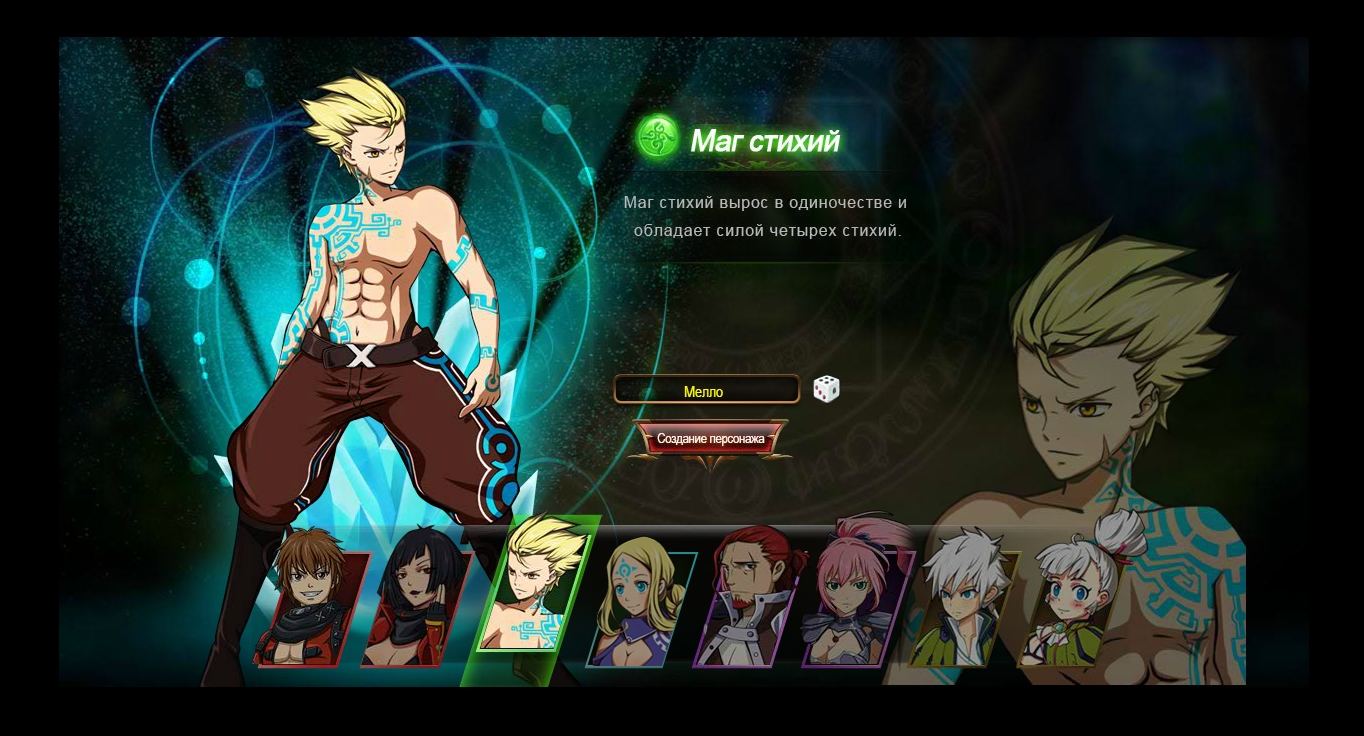The width and height of the screenshot is (1364, 736).
Task: Click the "Создание персонажа" create character button
Action: pos(710,439)
